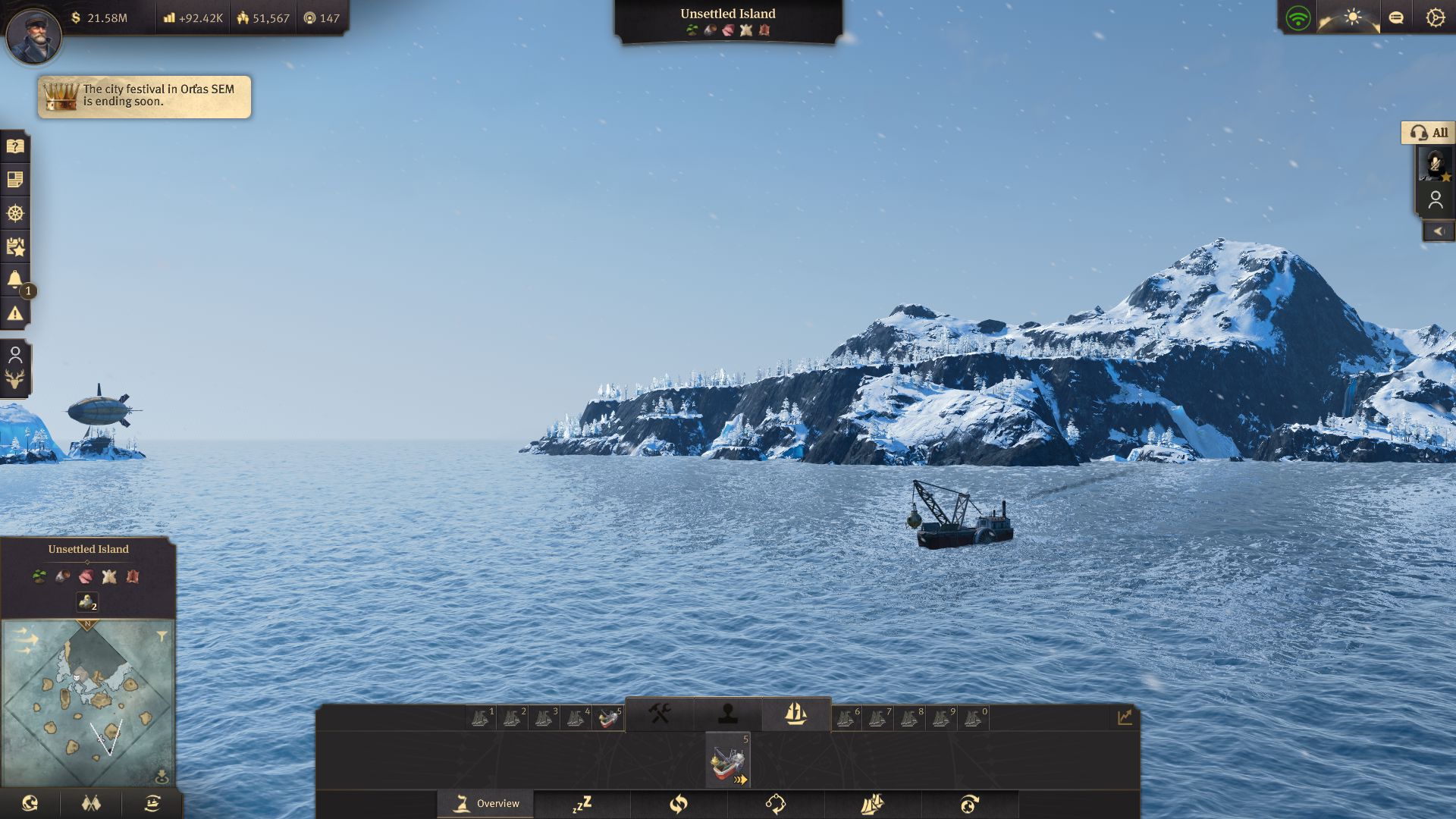This screenshot has width=1456, height=819.
Task: Select the salvager ship card numbered 5
Action: [x=728, y=760]
